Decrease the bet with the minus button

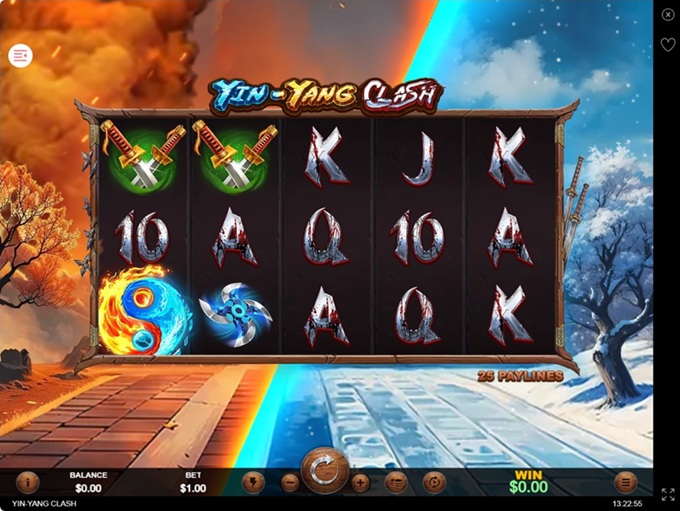[x=290, y=482]
